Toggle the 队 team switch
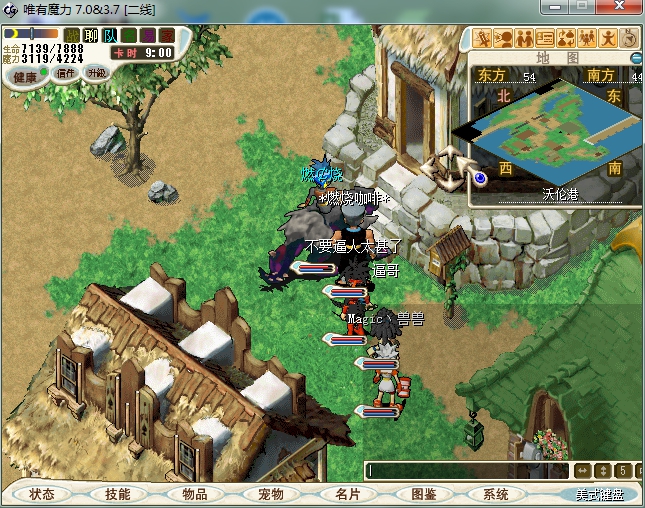 coord(110,36)
